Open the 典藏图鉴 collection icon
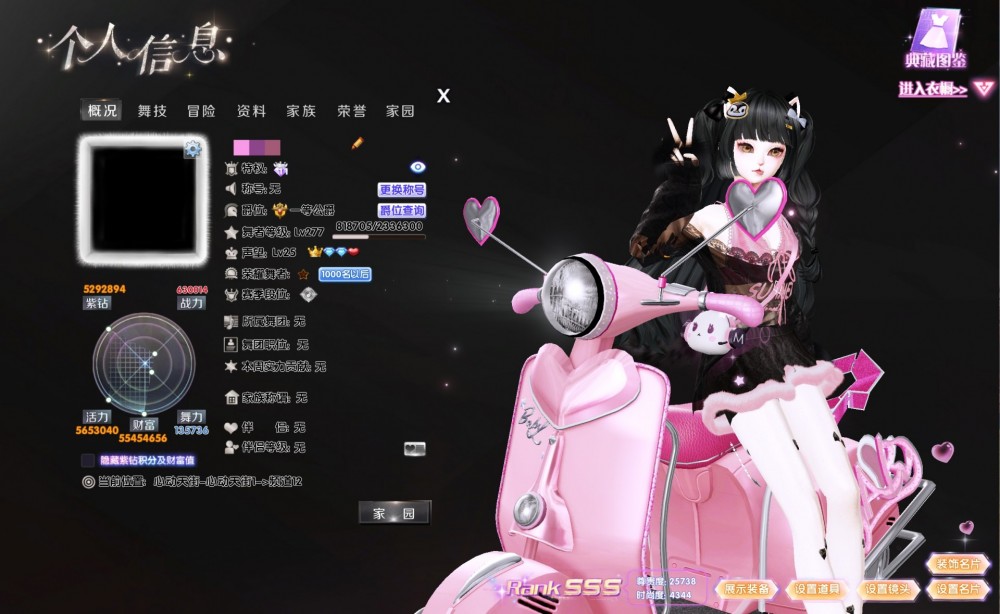1000x614 pixels. pos(936,38)
